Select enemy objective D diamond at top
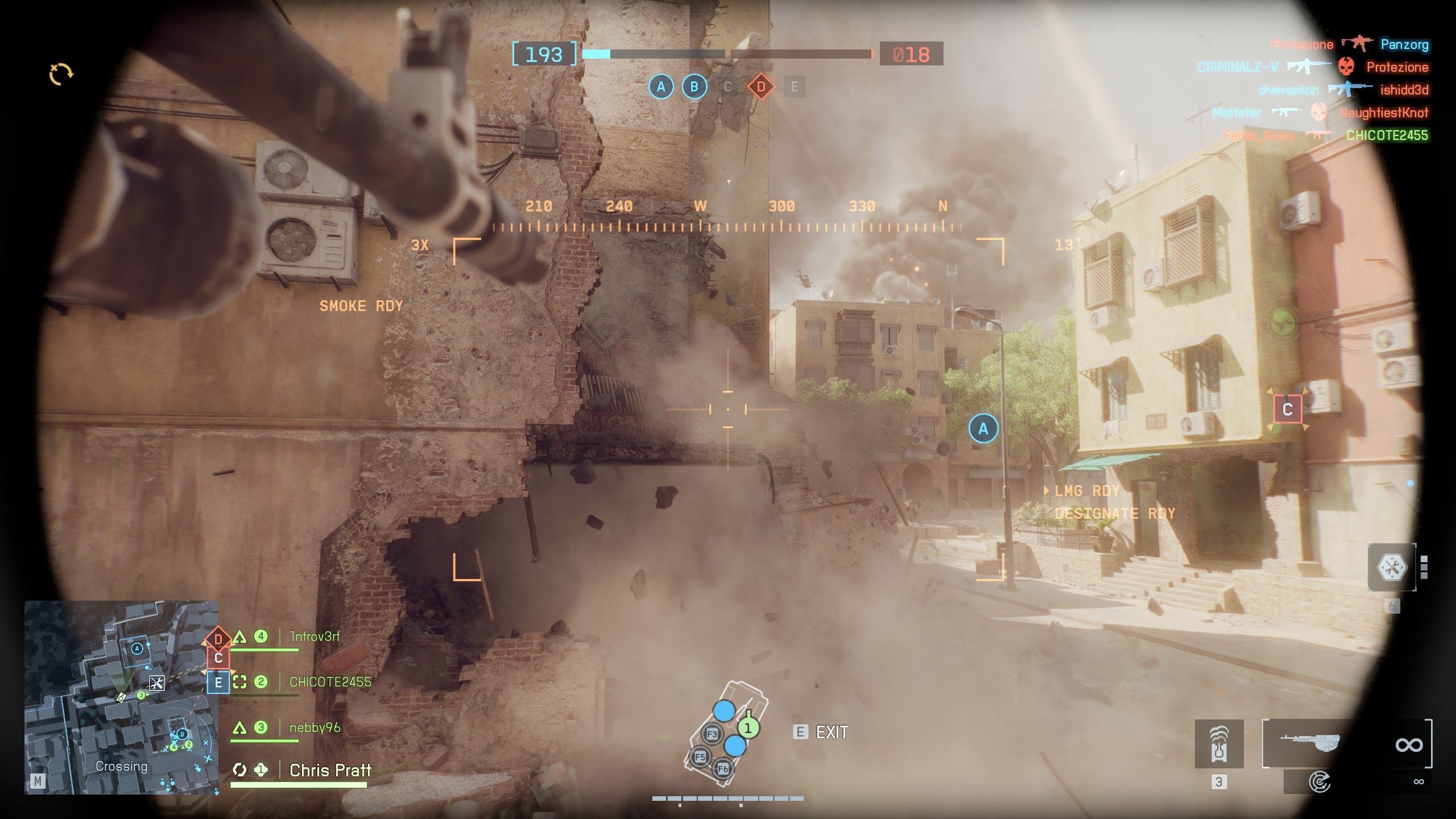 (761, 87)
